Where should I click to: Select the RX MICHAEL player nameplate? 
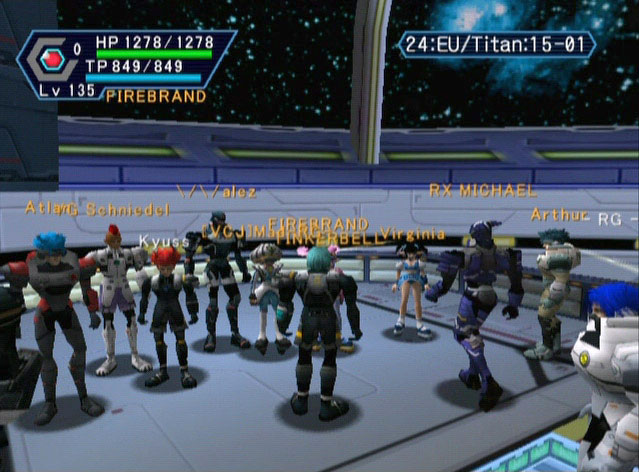pyautogui.click(x=482, y=190)
